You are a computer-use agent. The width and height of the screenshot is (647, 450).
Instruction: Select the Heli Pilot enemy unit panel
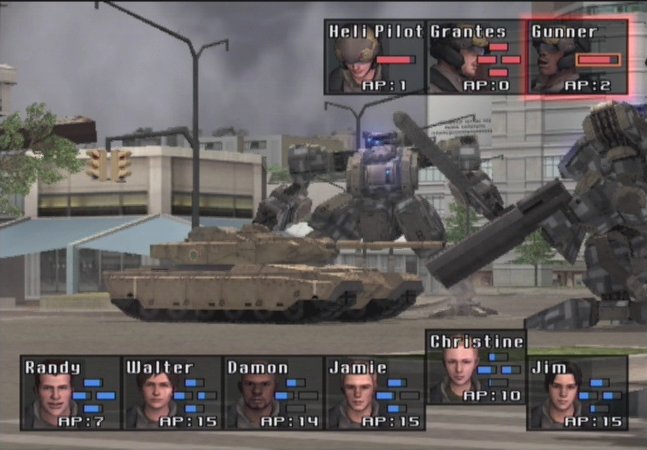coord(375,57)
